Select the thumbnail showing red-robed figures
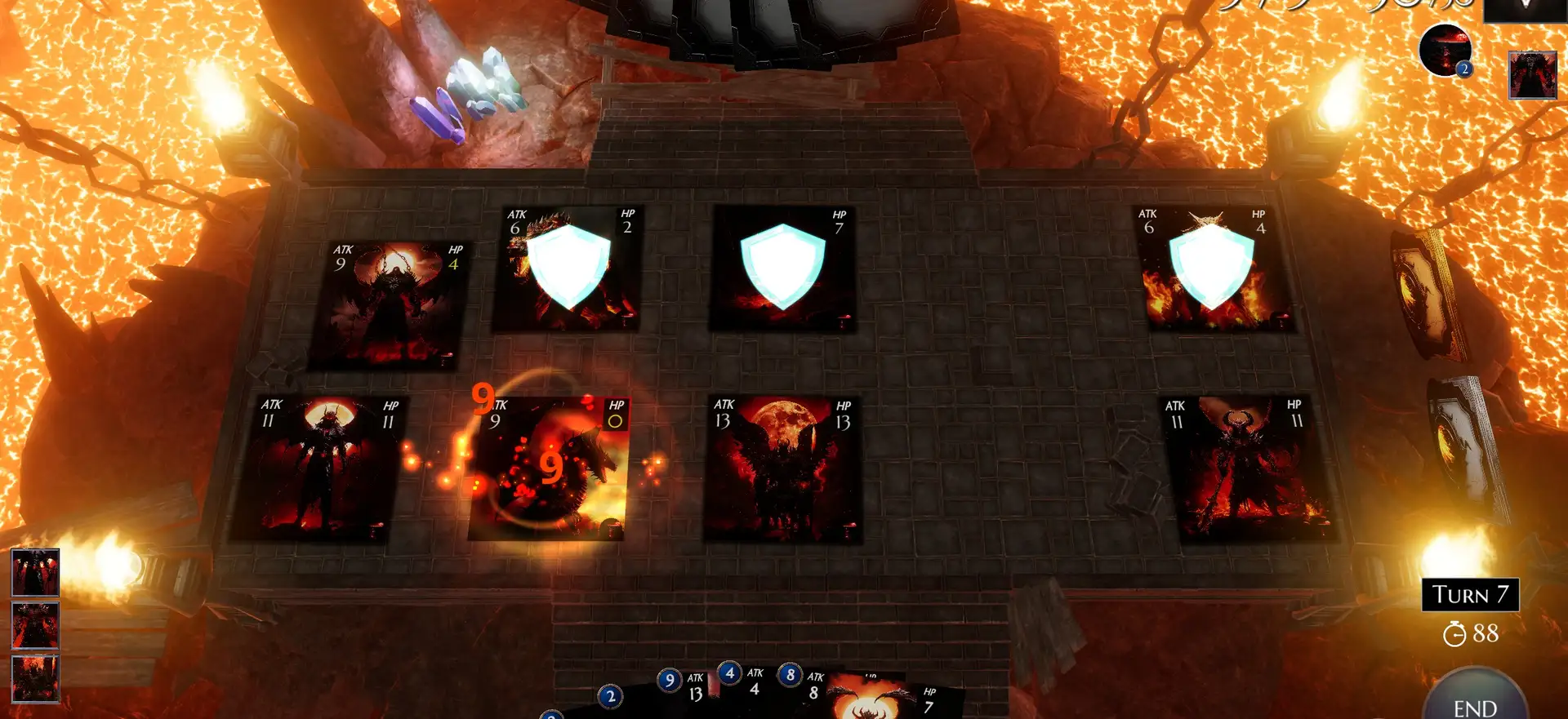The width and height of the screenshot is (1568, 719). pos(35,572)
